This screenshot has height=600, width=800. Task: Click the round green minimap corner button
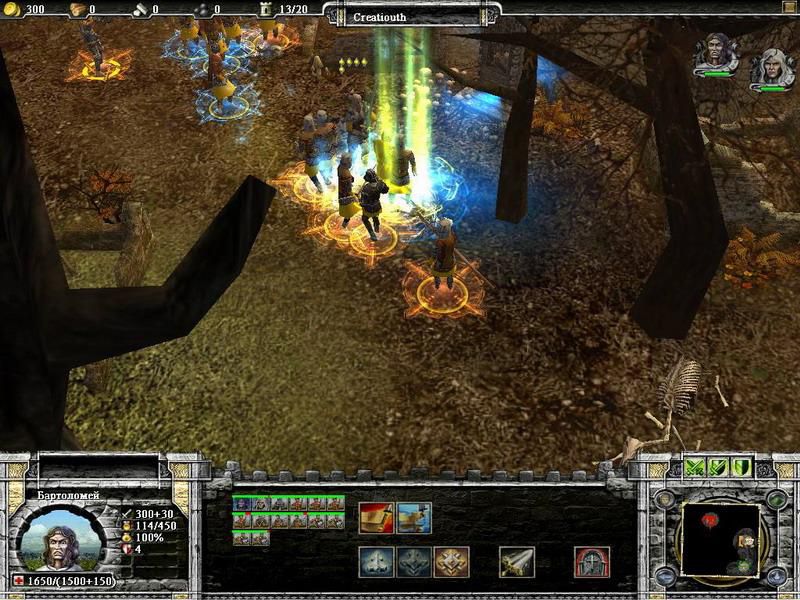[x=776, y=496]
